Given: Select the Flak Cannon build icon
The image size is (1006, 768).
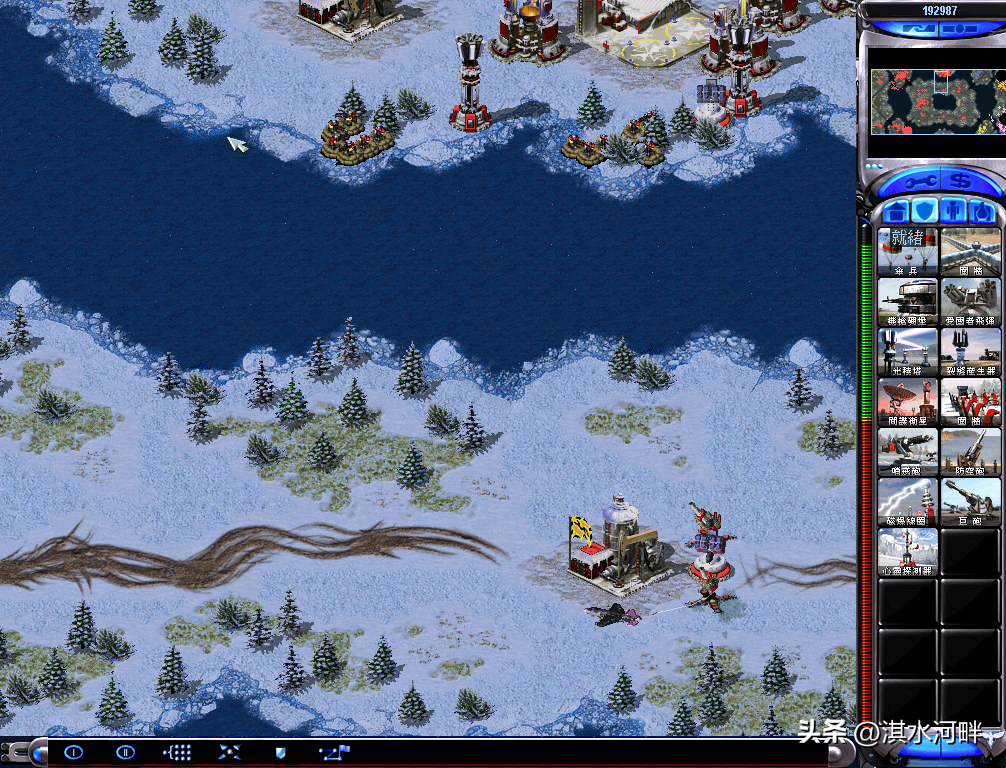Looking at the screenshot, I should [970, 451].
